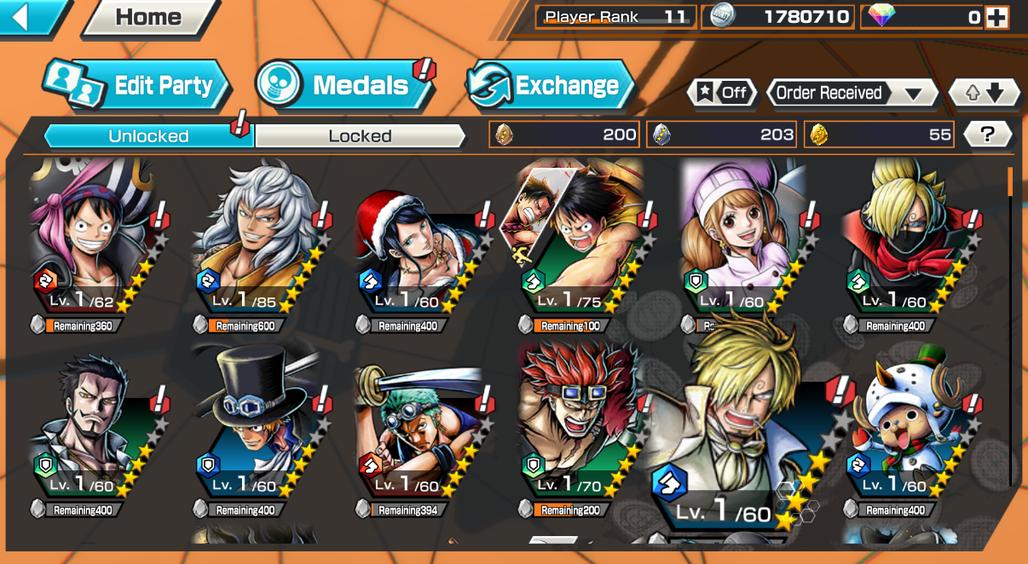Open the Exchange menu
This screenshot has height=564, width=1028.
pyautogui.click(x=551, y=86)
